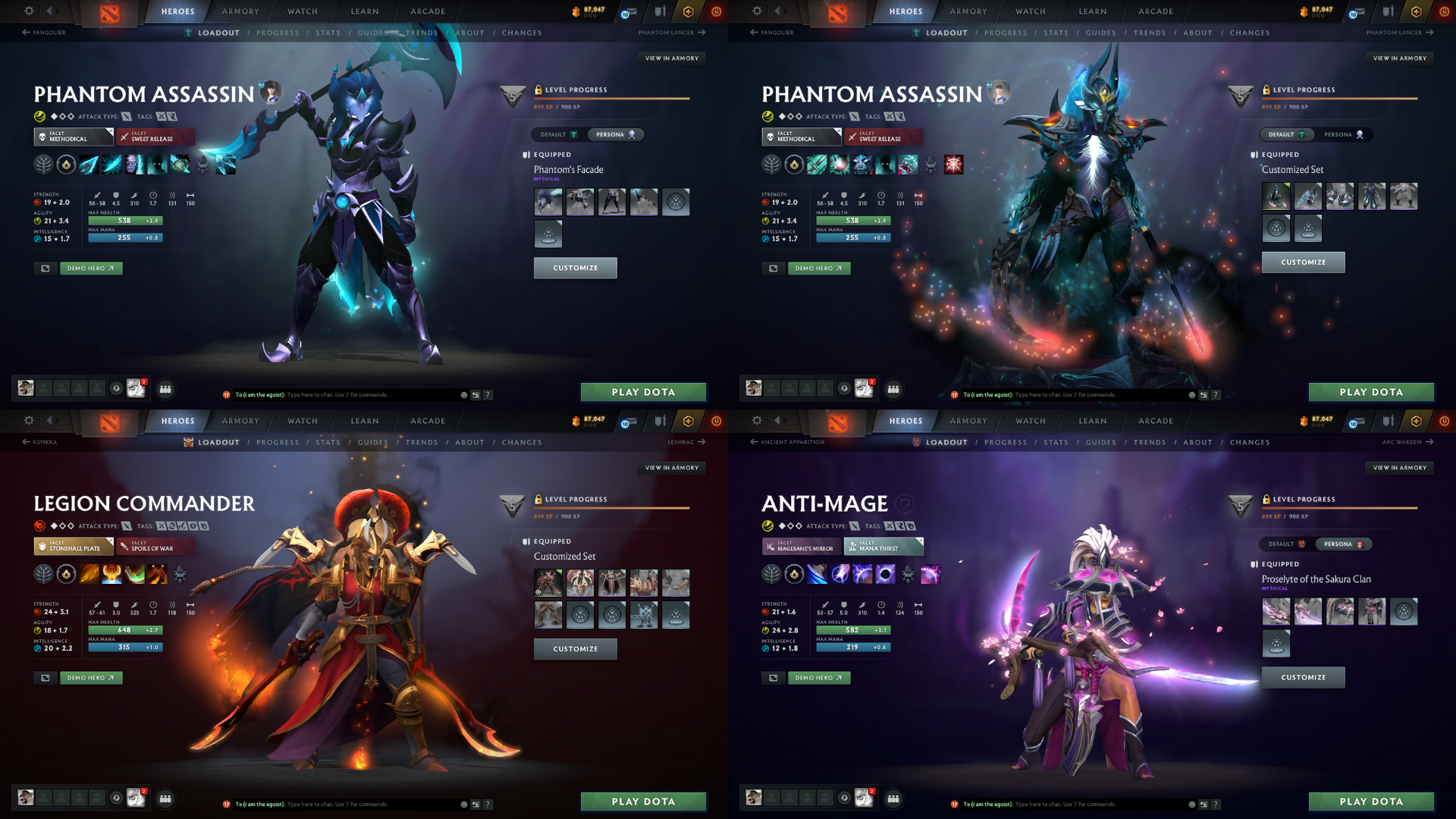Choose the Mana Thirst facet for Anti-Mage
1456x819 pixels.
pyautogui.click(x=884, y=546)
